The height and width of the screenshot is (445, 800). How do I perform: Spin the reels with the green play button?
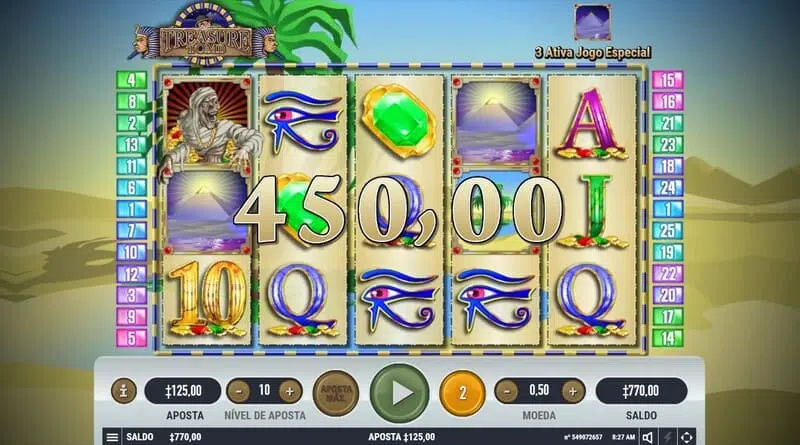coord(399,391)
